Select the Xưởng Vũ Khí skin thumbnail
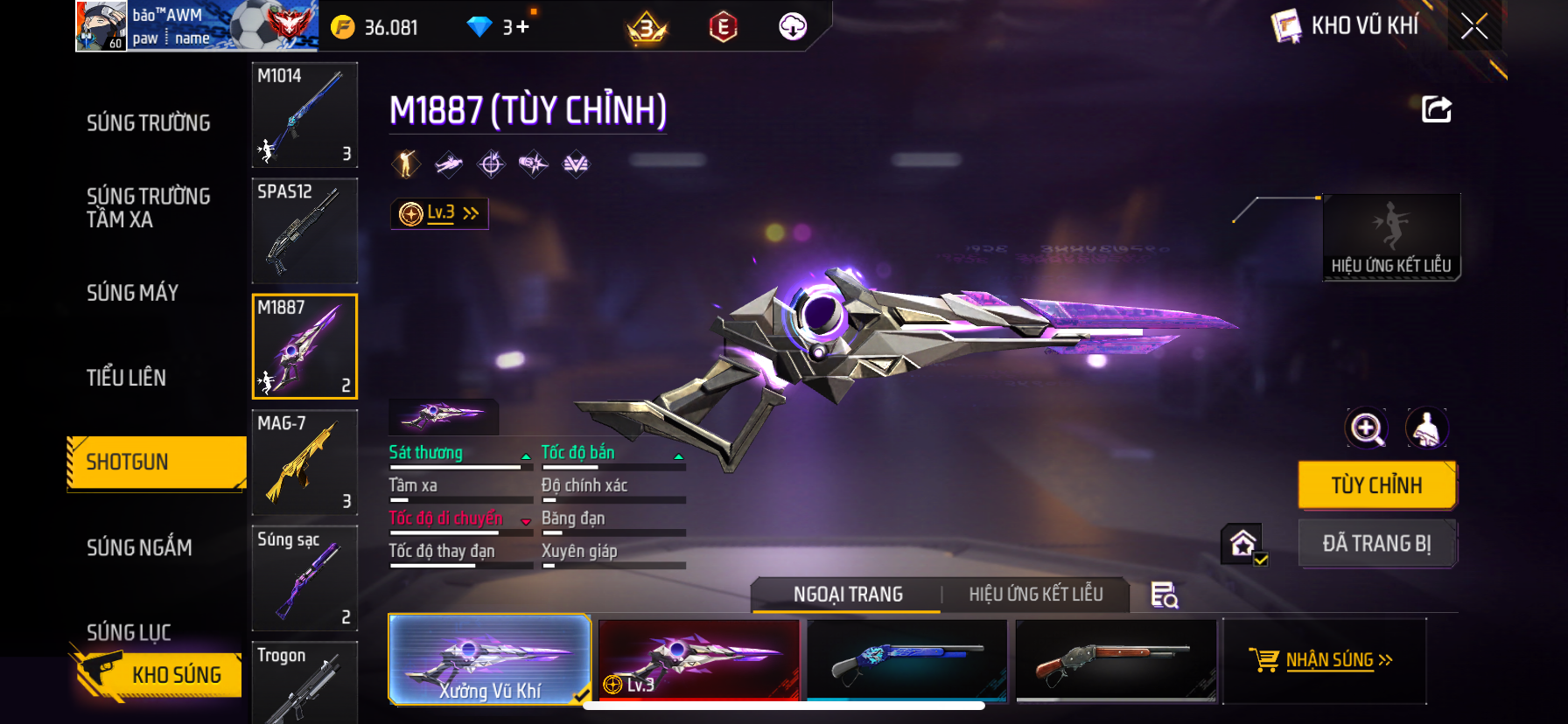Screen dimensions: 1568x724 tap(489, 660)
